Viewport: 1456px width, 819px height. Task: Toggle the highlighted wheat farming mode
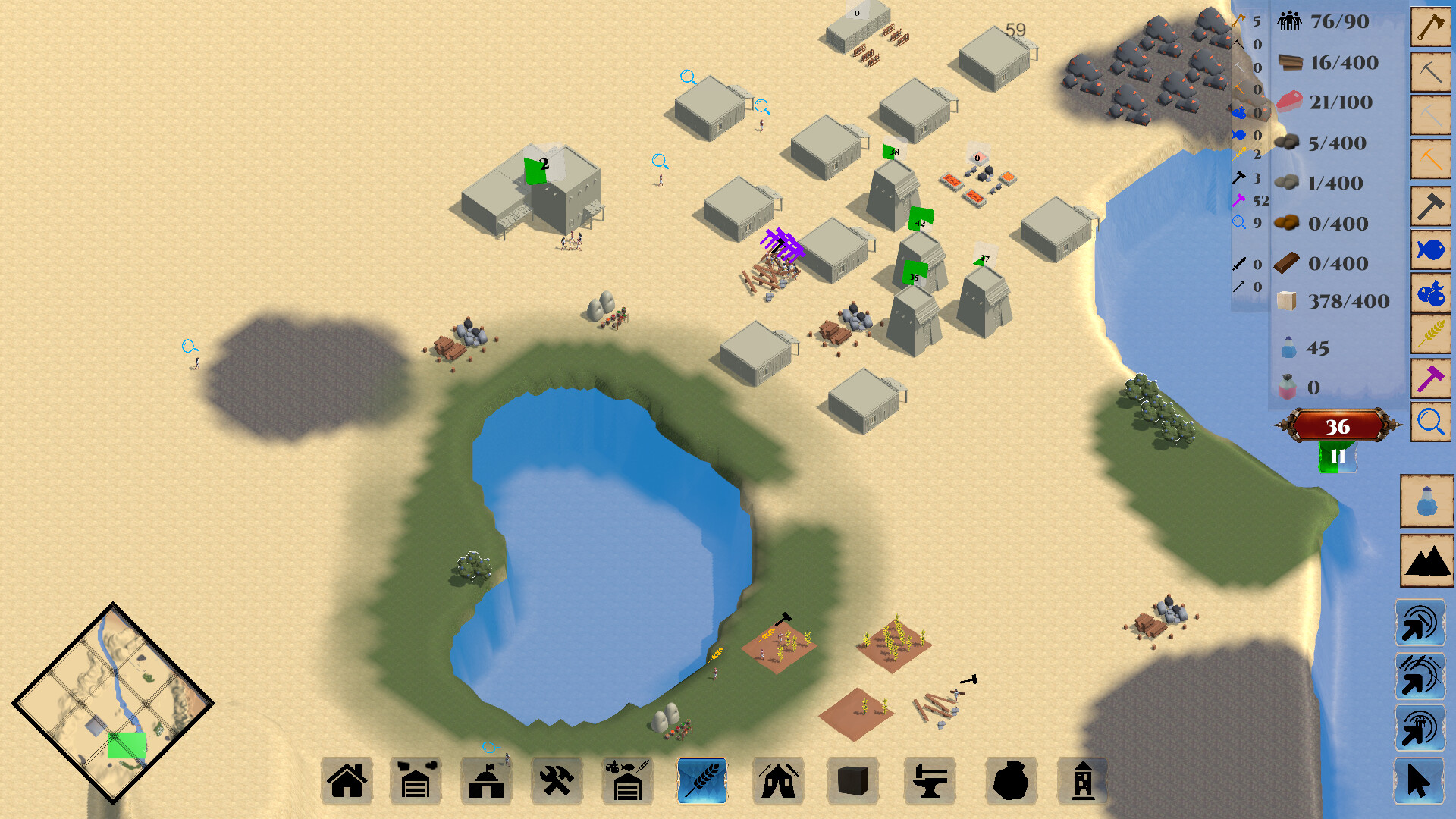pos(701,781)
